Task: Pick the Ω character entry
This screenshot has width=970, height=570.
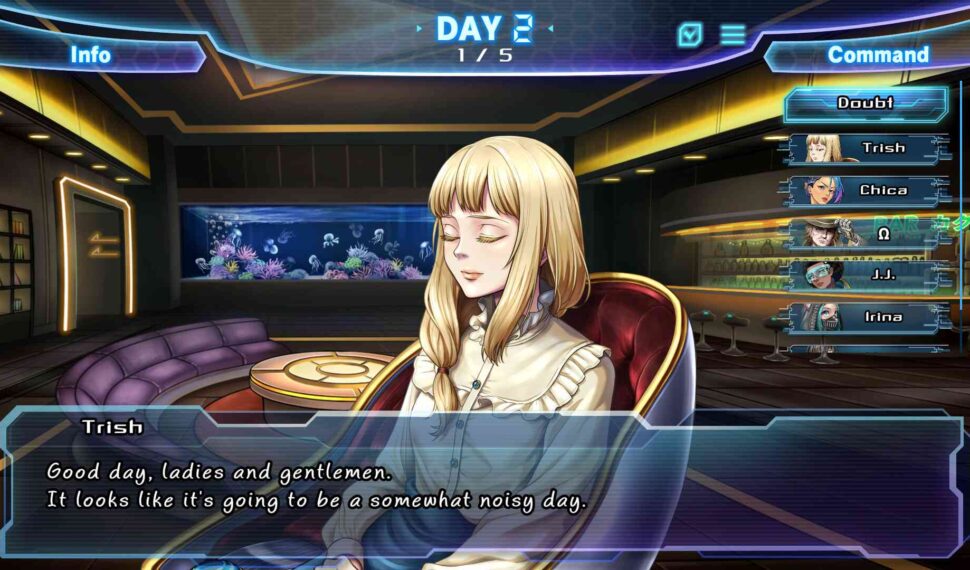Action: pos(866,233)
